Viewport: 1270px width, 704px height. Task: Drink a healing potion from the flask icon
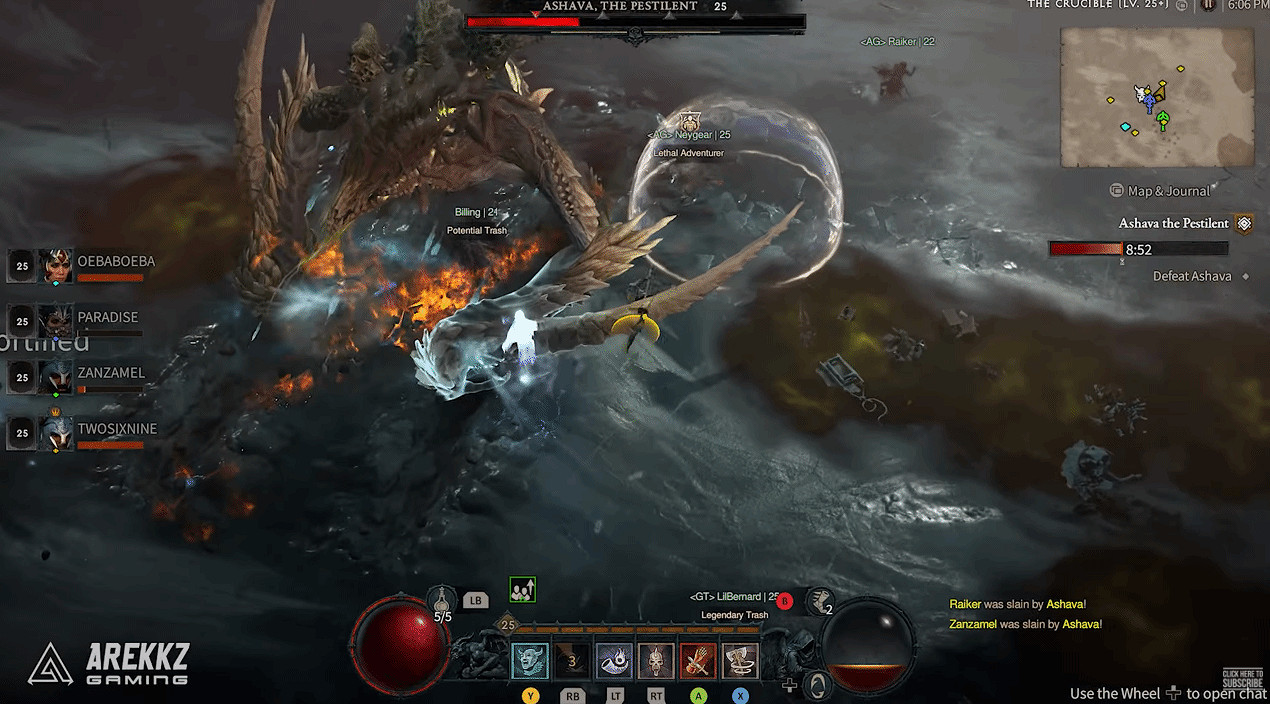(x=443, y=600)
